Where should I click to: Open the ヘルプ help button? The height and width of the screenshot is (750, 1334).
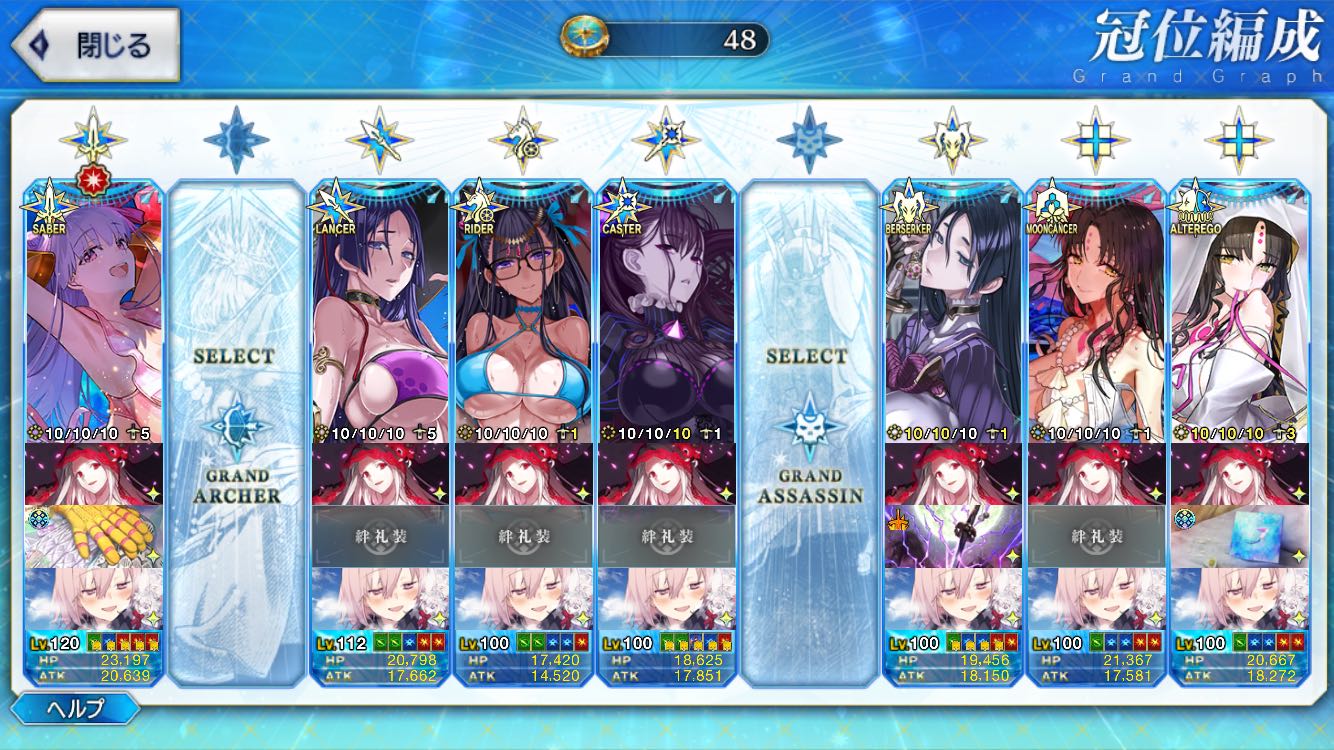[x=75, y=709]
